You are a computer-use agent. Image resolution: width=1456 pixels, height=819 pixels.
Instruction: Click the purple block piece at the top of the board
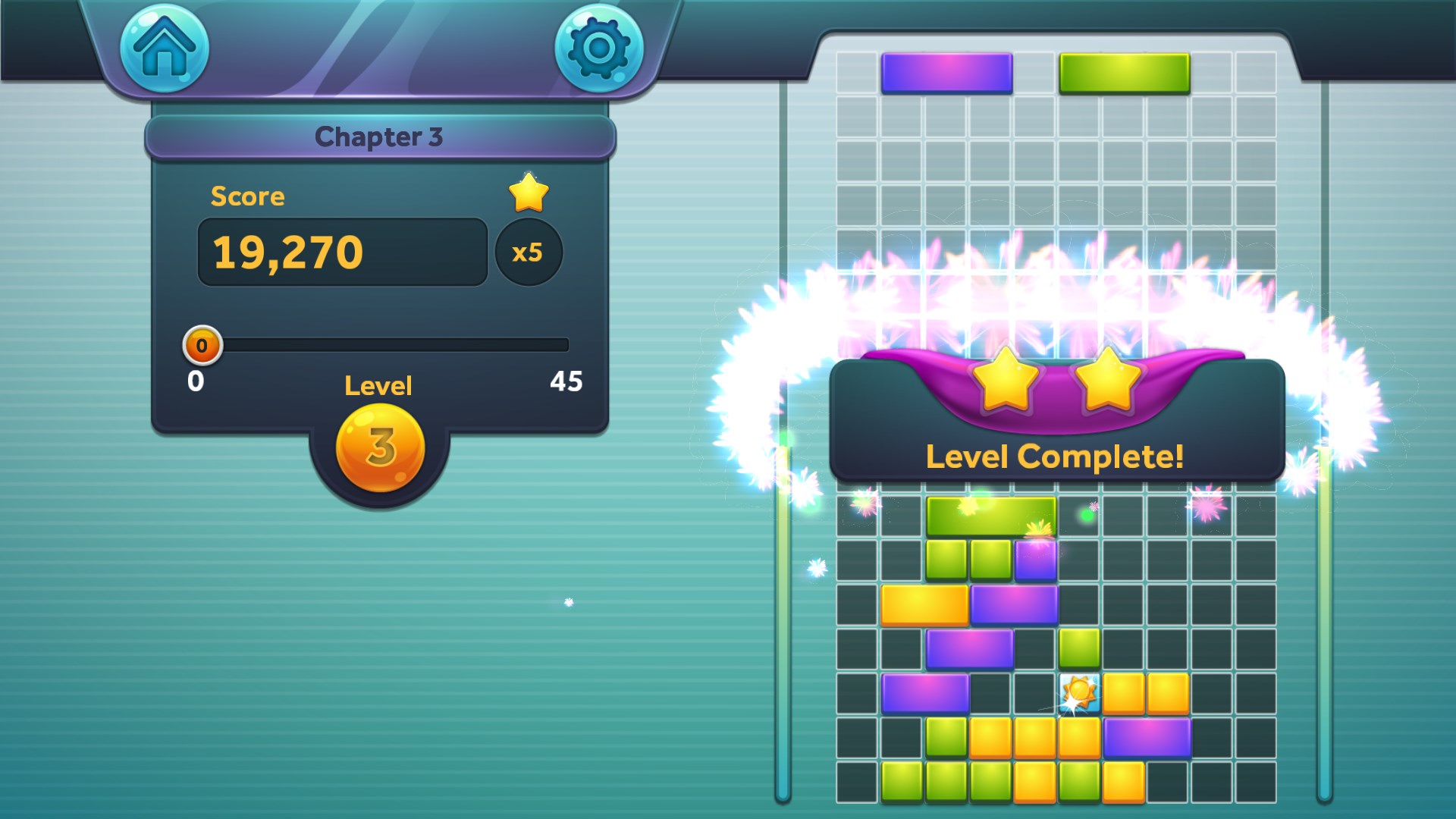946,72
